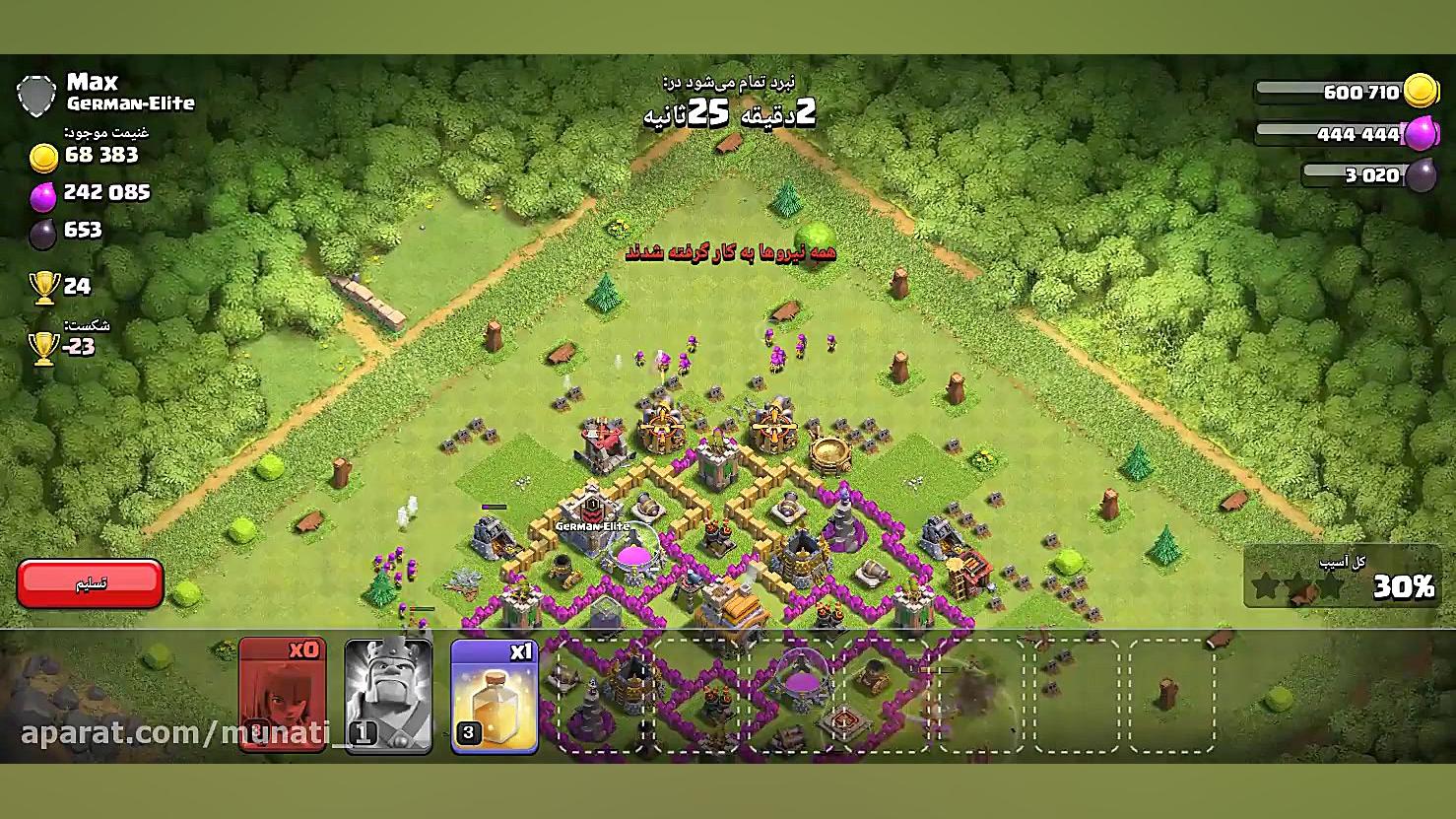Click the Max player name label
The height and width of the screenshot is (819, 1456).
click(92, 81)
